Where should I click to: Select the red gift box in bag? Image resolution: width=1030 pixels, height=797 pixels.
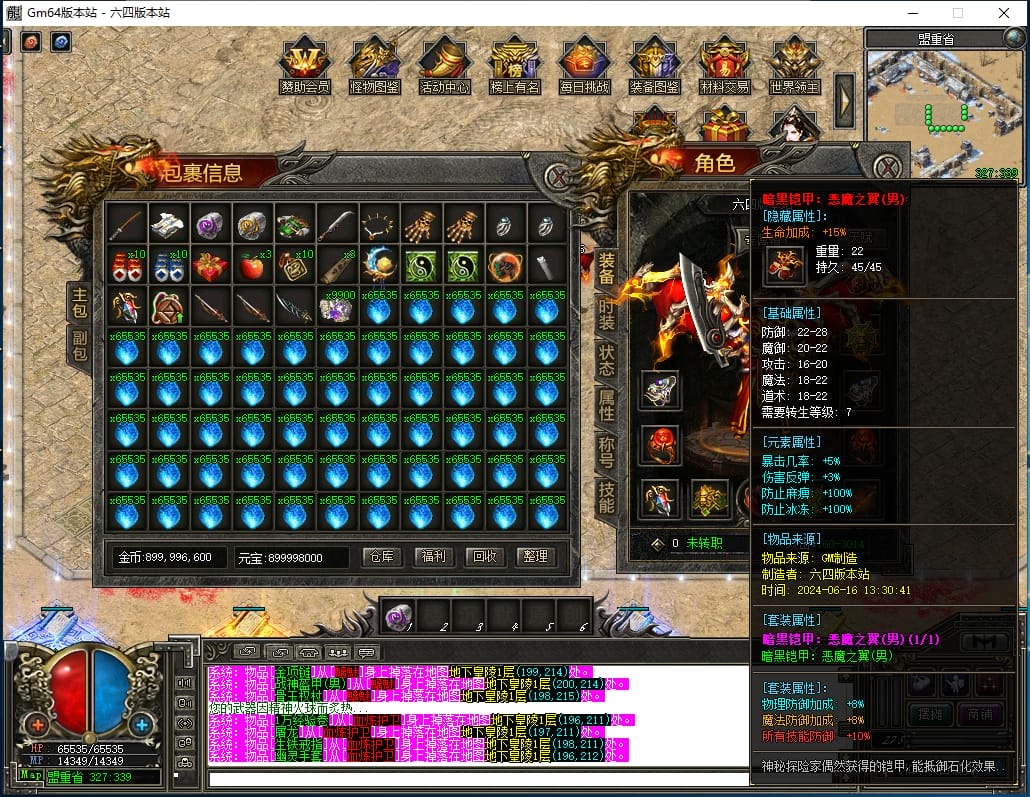(x=210, y=266)
